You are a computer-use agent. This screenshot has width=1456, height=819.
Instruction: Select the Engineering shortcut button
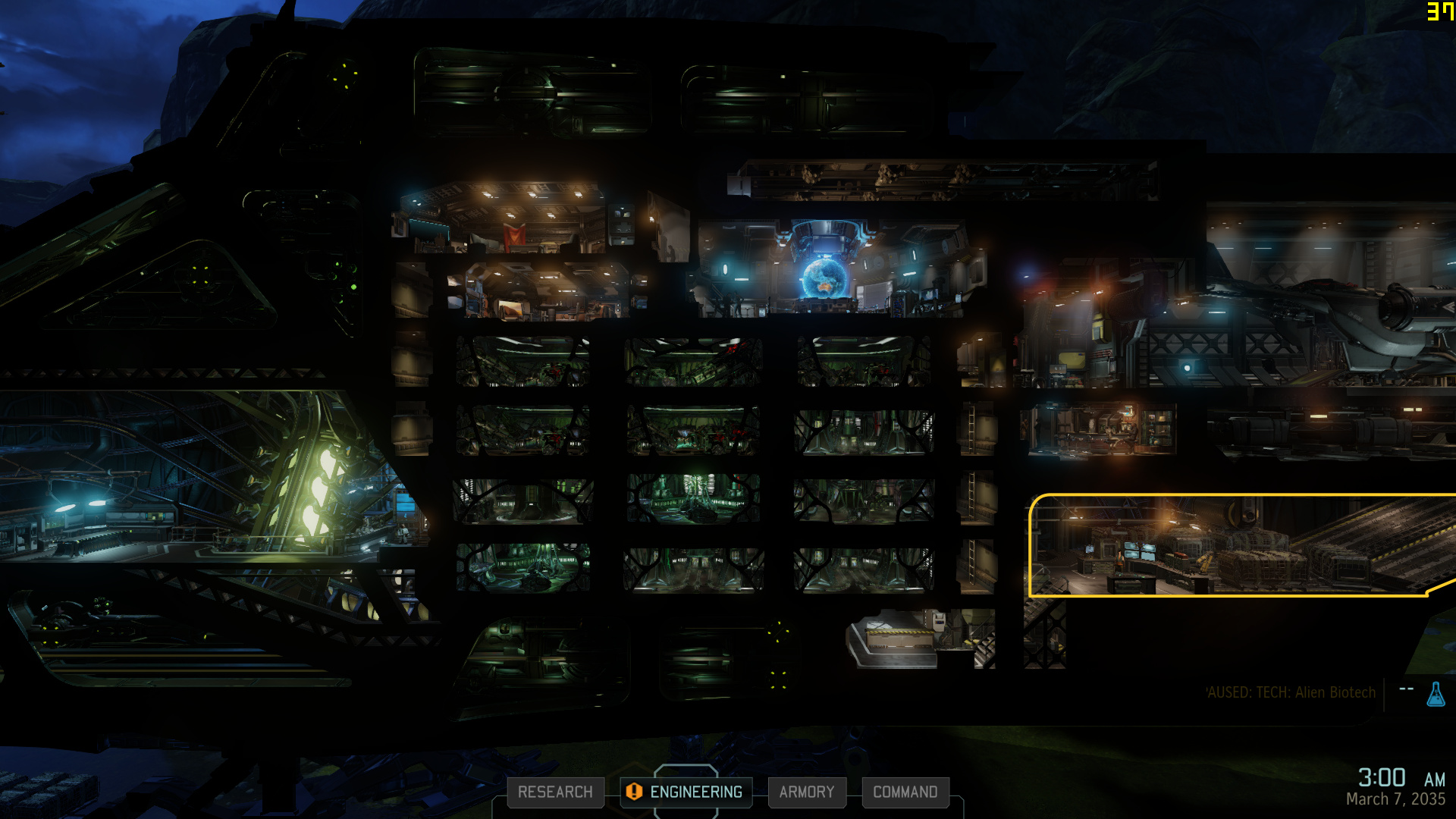(x=686, y=792)
